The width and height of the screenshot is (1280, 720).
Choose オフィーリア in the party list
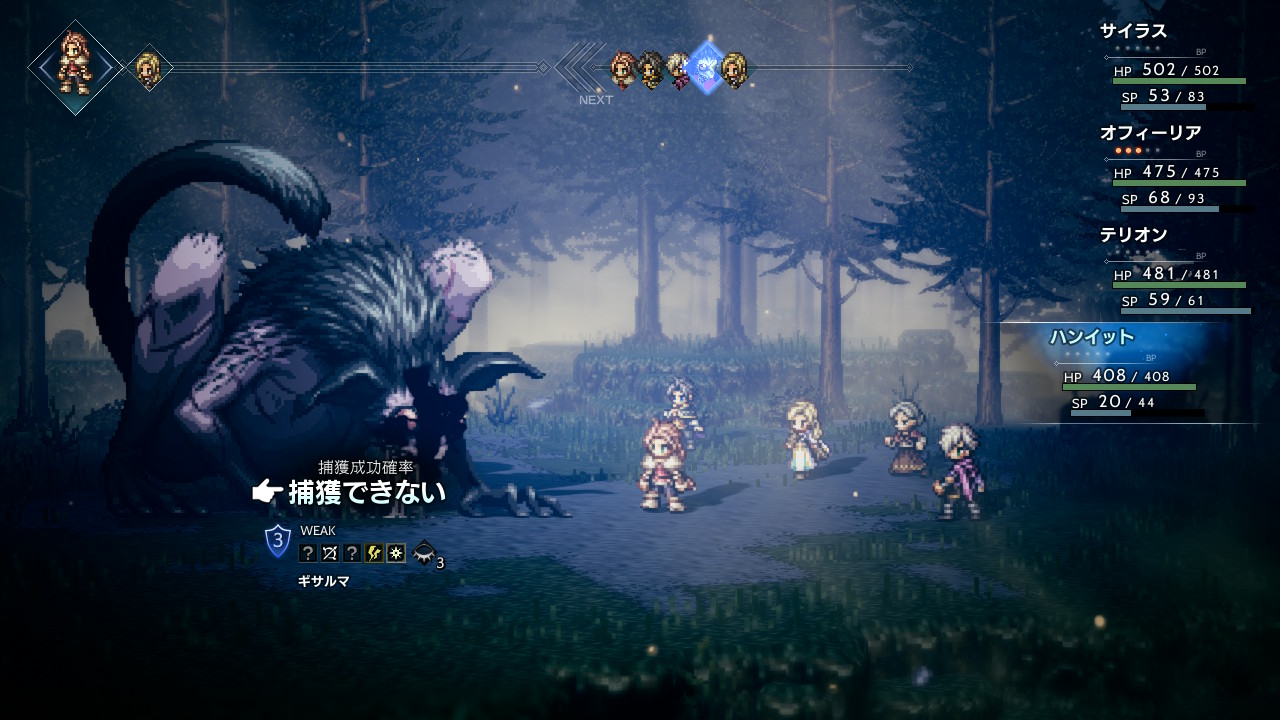click(x=1150, y=133)
